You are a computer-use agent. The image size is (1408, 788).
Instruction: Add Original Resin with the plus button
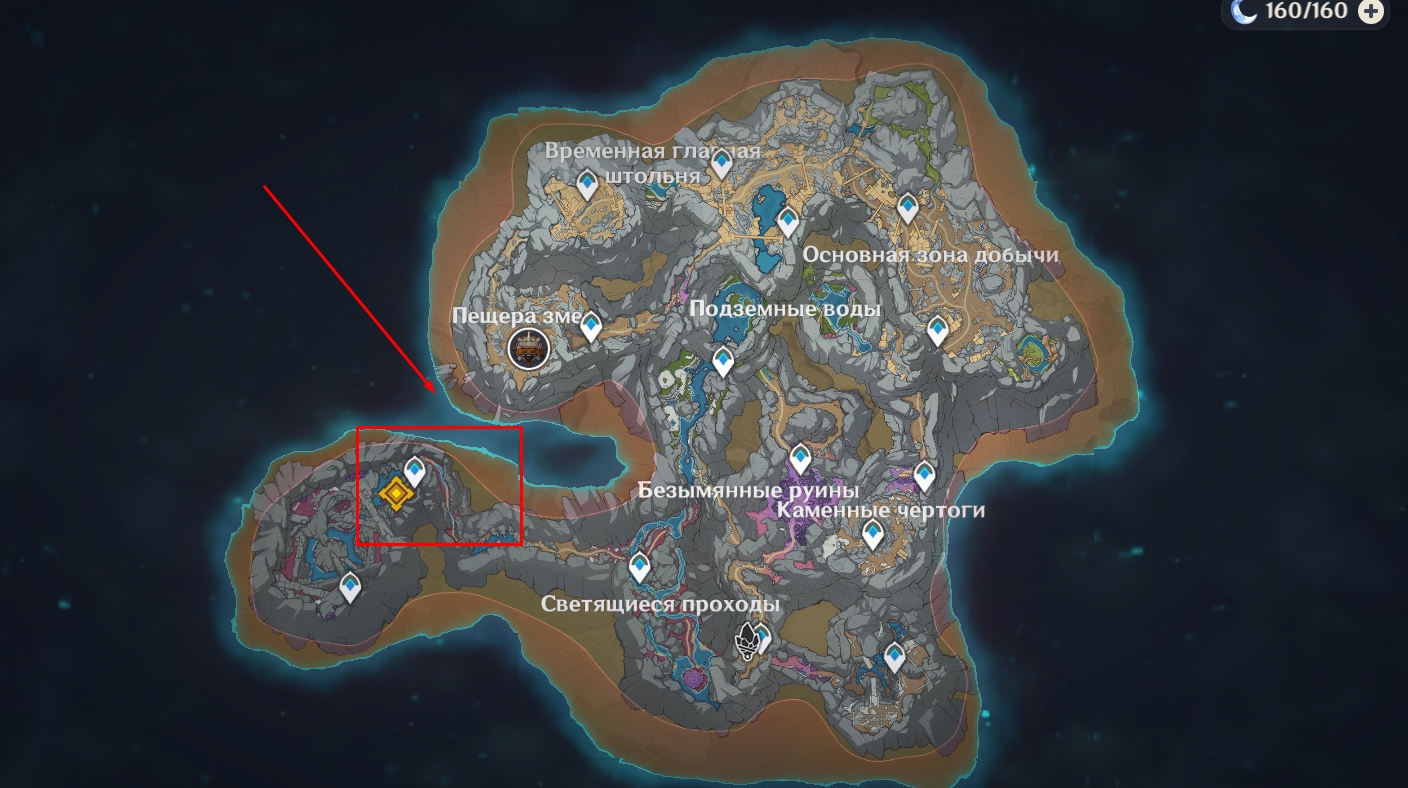click(x=1372, y=11)
